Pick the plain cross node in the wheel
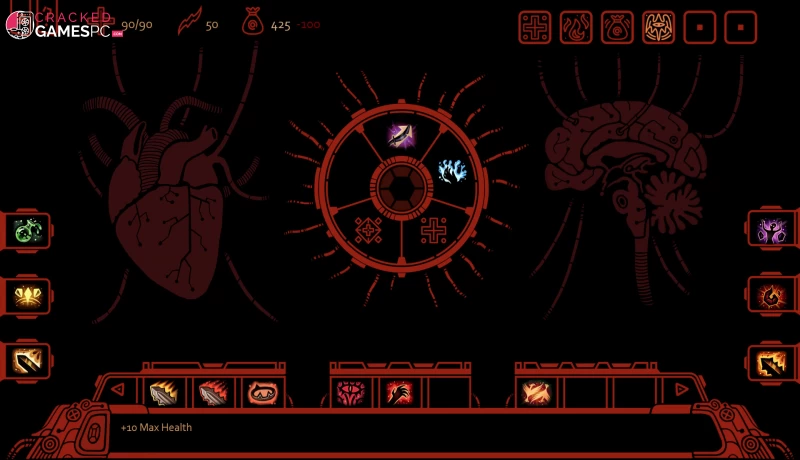The height and width of the screenshot is (460, 800). pos(433,231)
